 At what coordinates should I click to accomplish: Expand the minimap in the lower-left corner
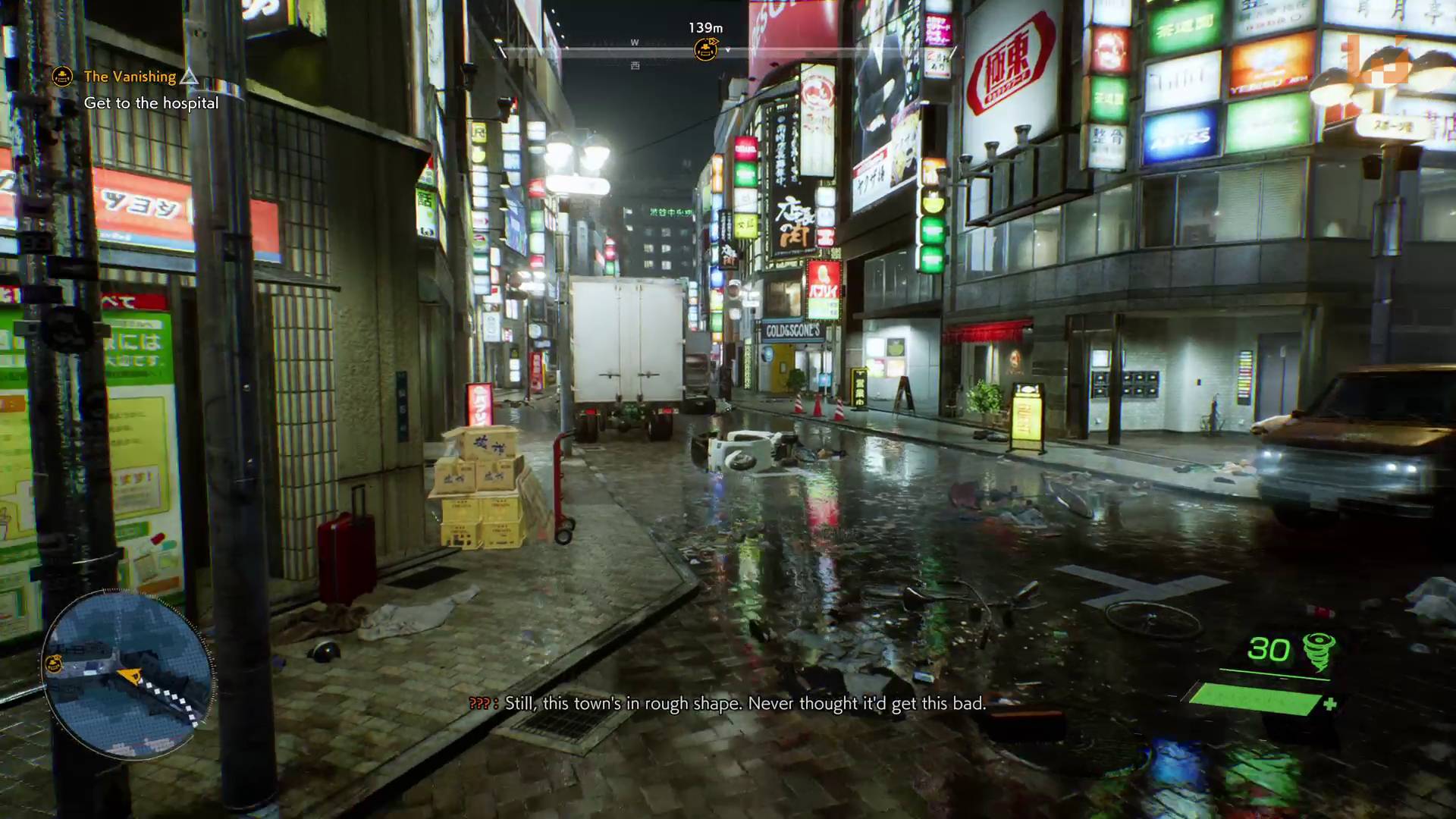127,673
